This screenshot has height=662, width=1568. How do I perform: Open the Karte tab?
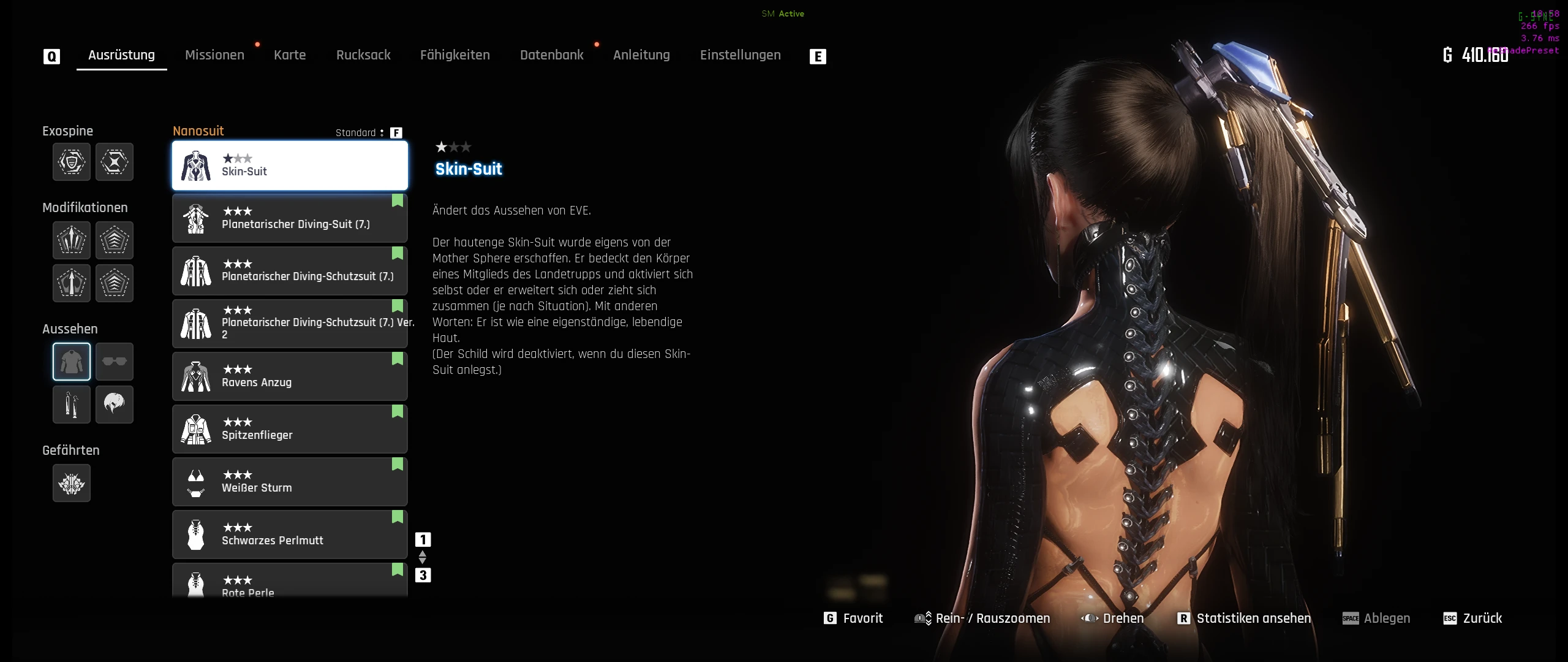[x=290, y=55]
